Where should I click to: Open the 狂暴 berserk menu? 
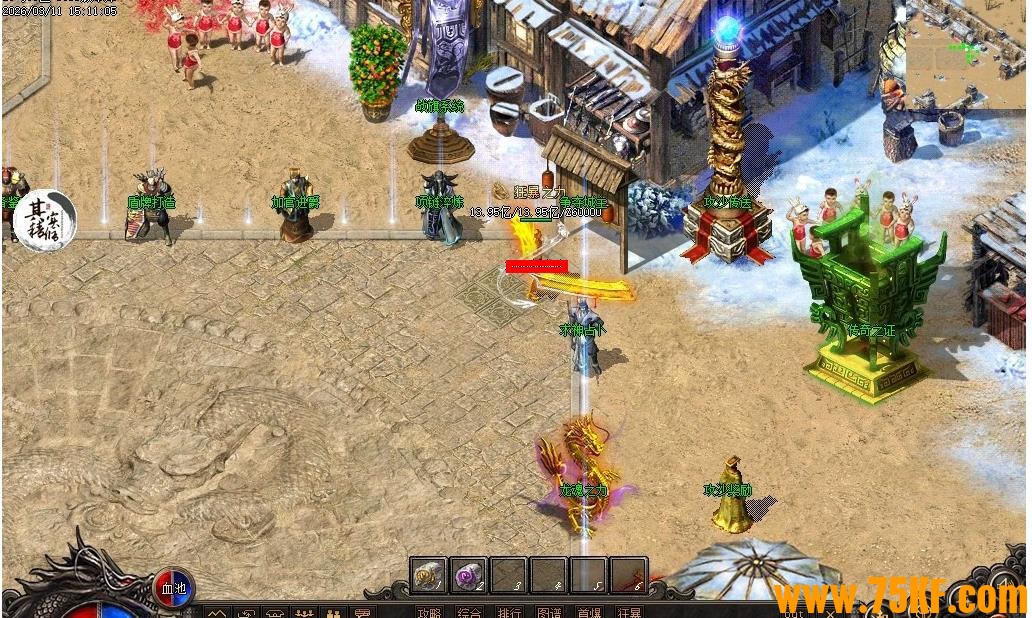coord(629,611)
